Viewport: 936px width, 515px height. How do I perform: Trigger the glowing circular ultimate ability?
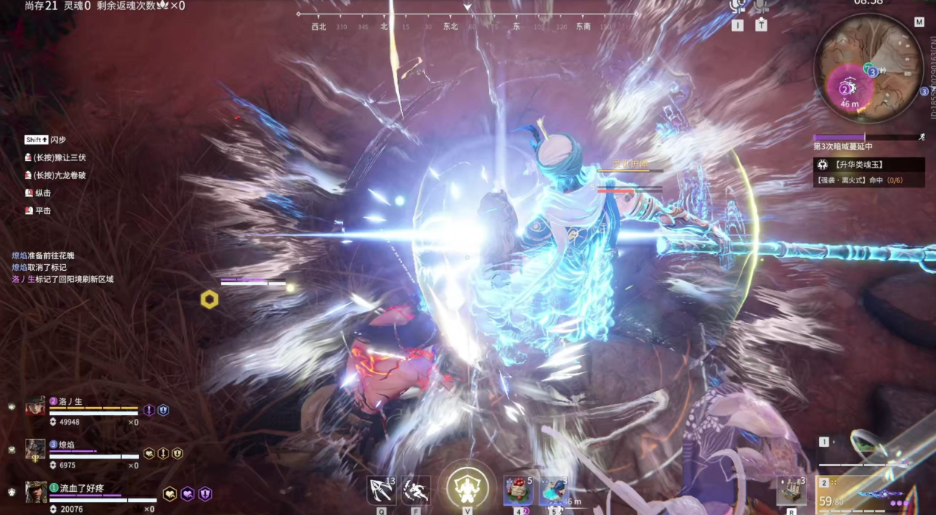pyautogui.click(x=468, y=487)
